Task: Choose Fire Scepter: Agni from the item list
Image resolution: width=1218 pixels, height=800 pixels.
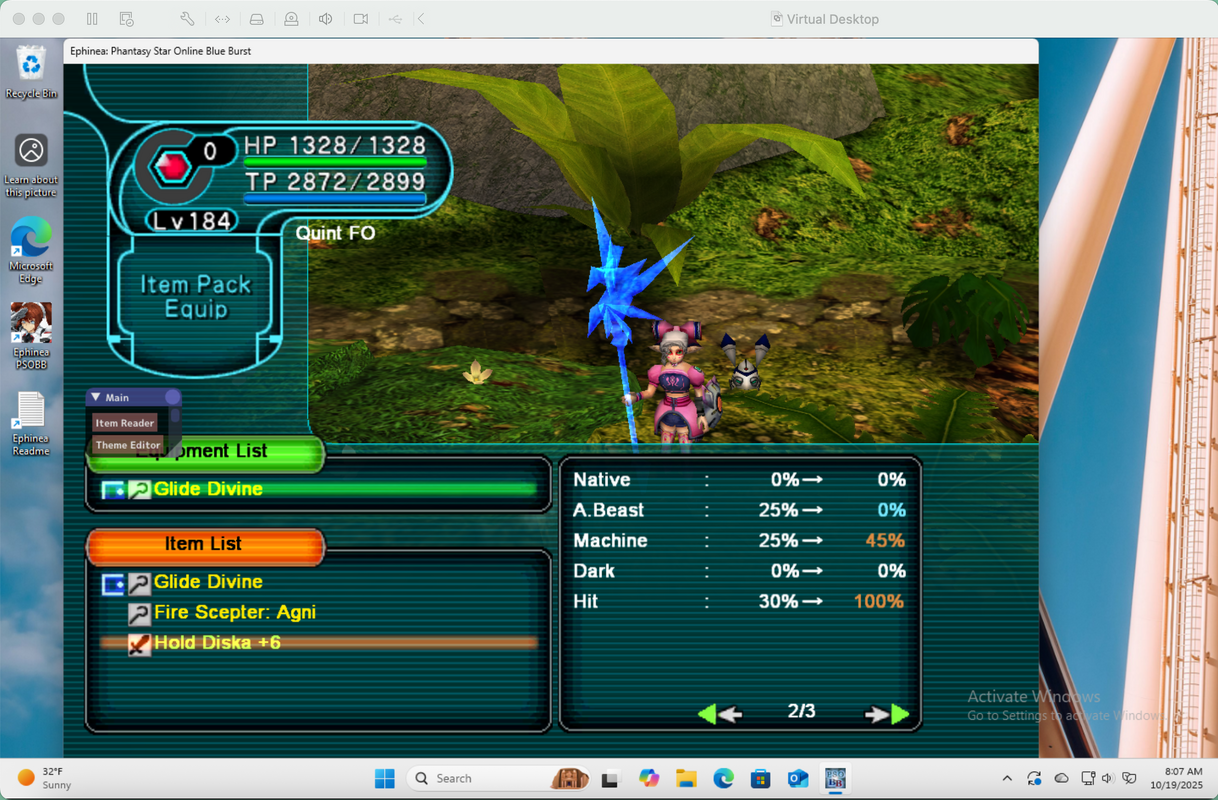Action: 234,612
